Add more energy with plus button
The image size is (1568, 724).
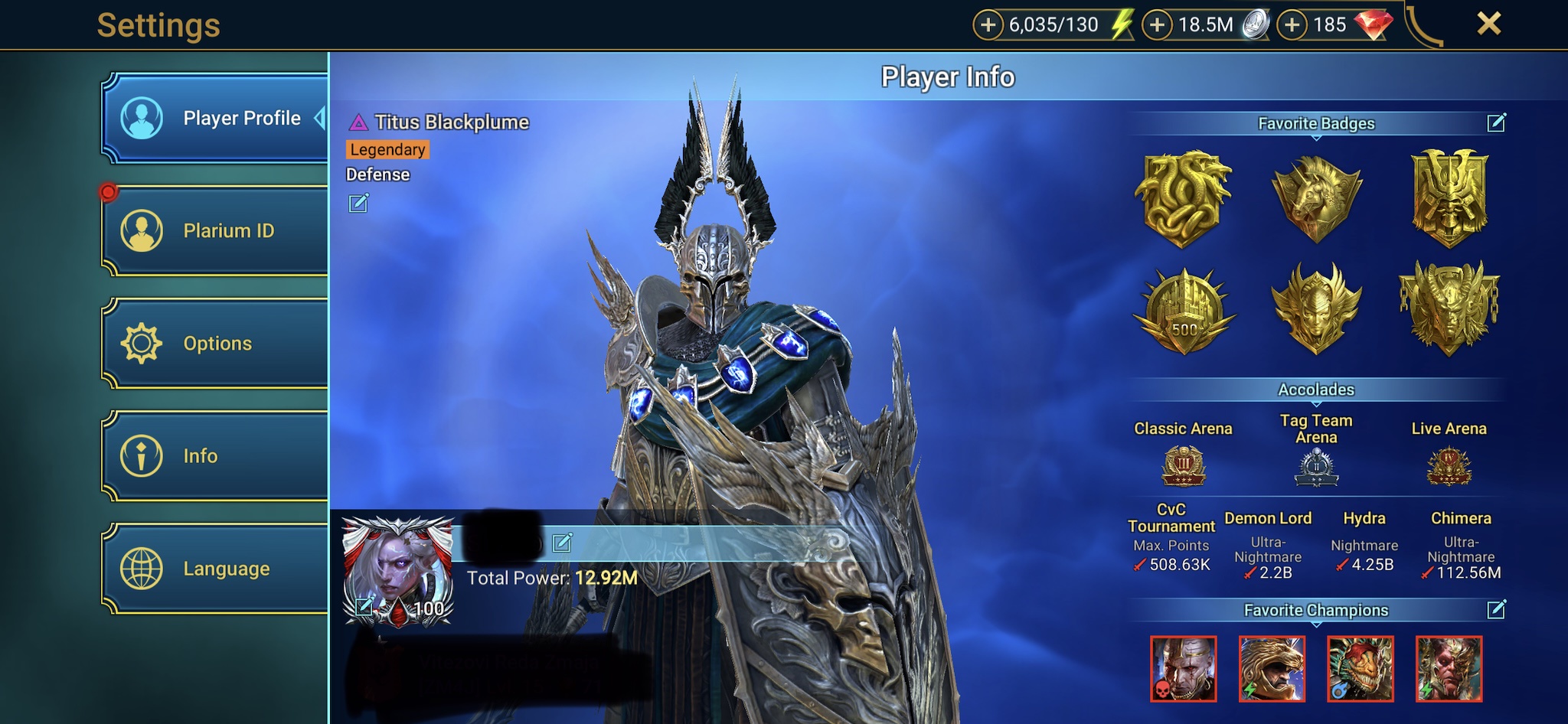coord(988,25)
